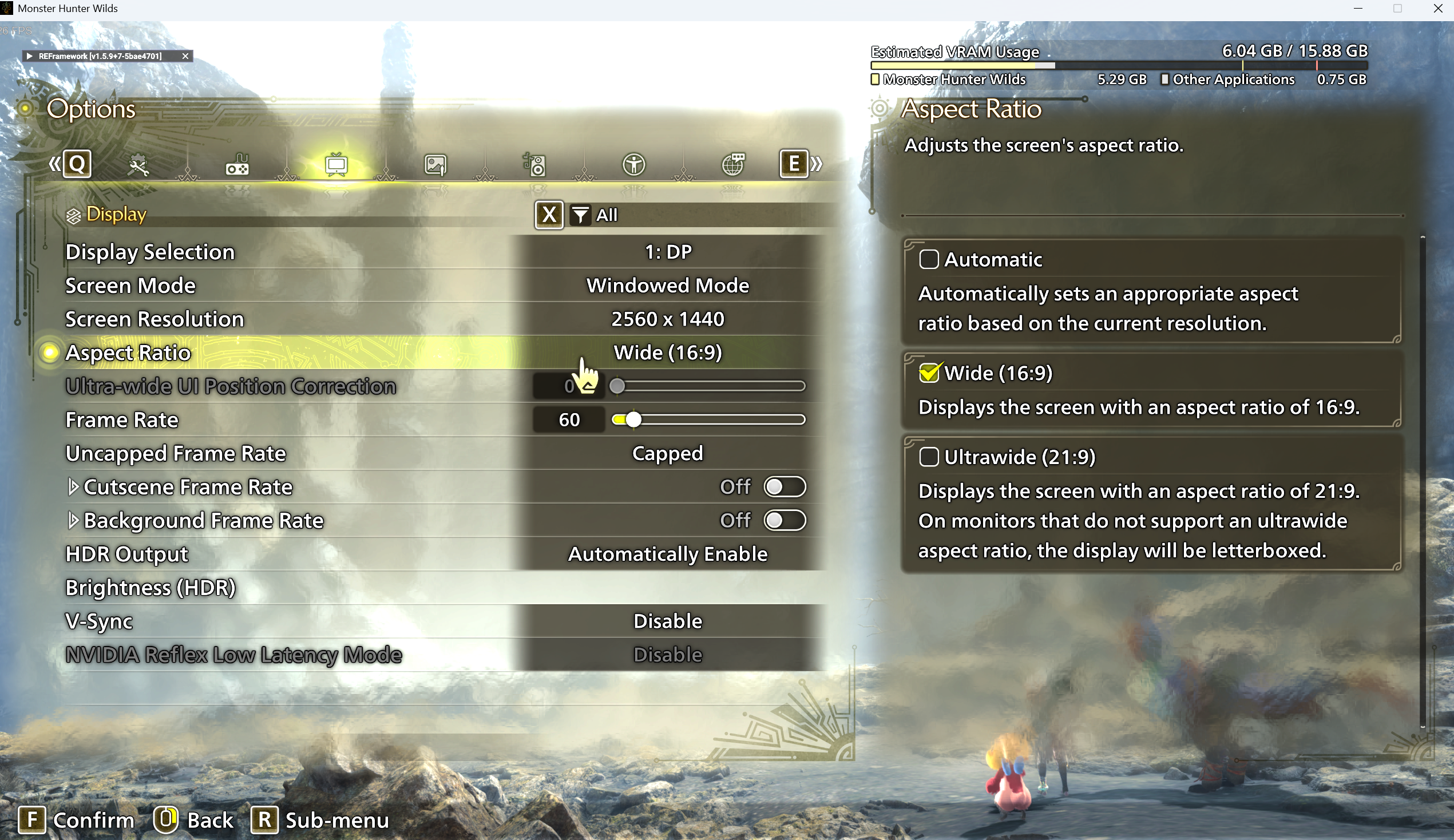Toggle Background Frame Rate on

[x=785, y=520]
